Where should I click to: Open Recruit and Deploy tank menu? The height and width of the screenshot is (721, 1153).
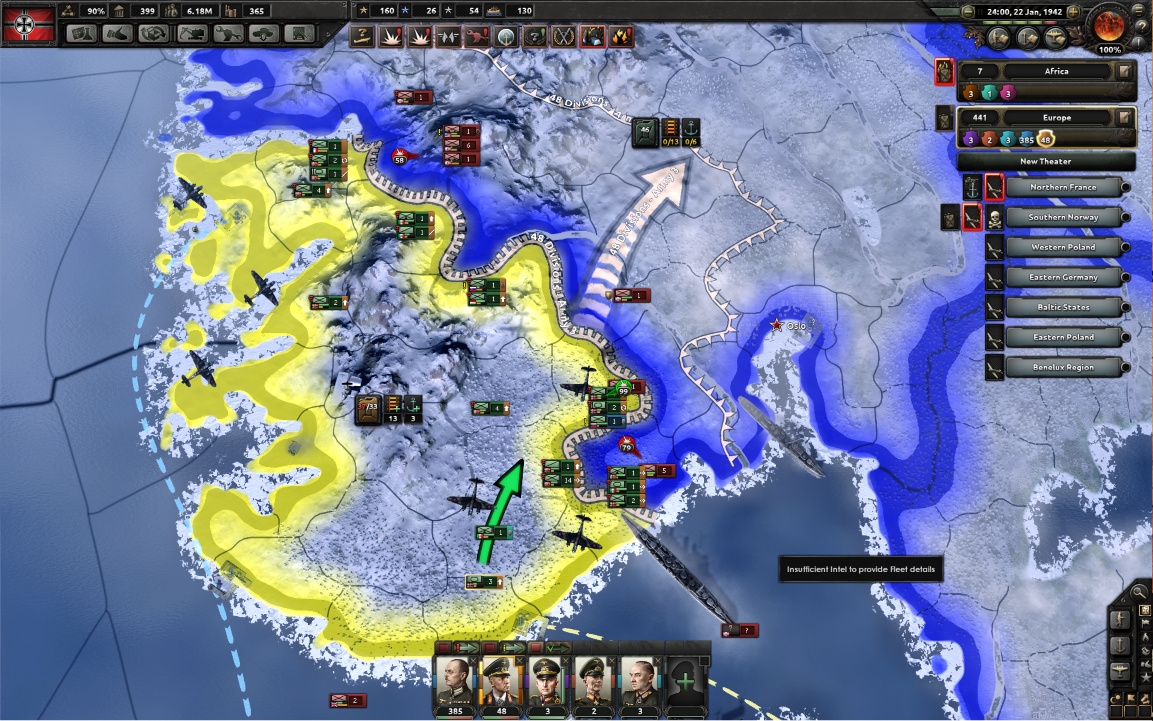click(x=265, y=33)
